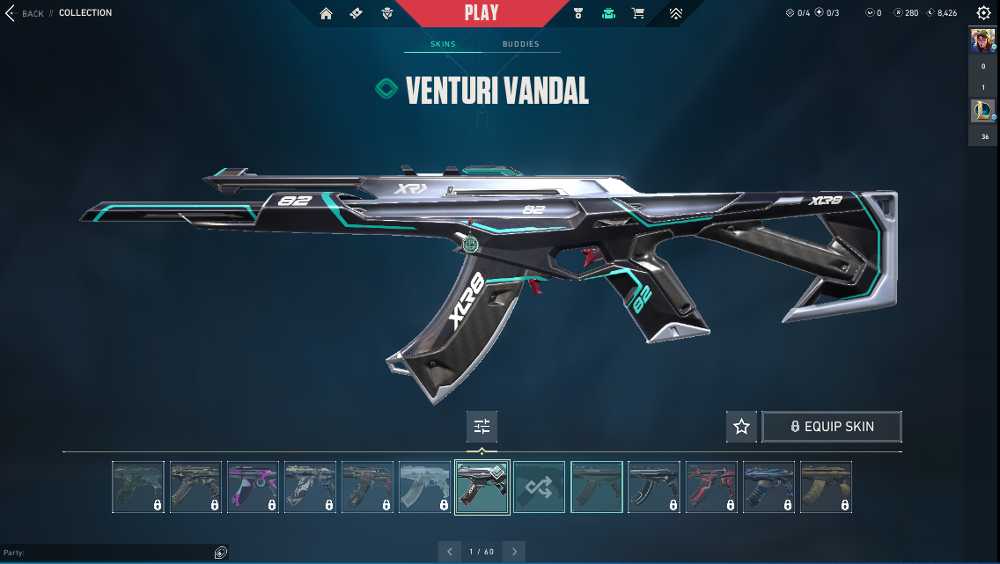Choose the red Vandal skin thumbnail
Viewport: 1000px width, 564px height.
point(711,487)
